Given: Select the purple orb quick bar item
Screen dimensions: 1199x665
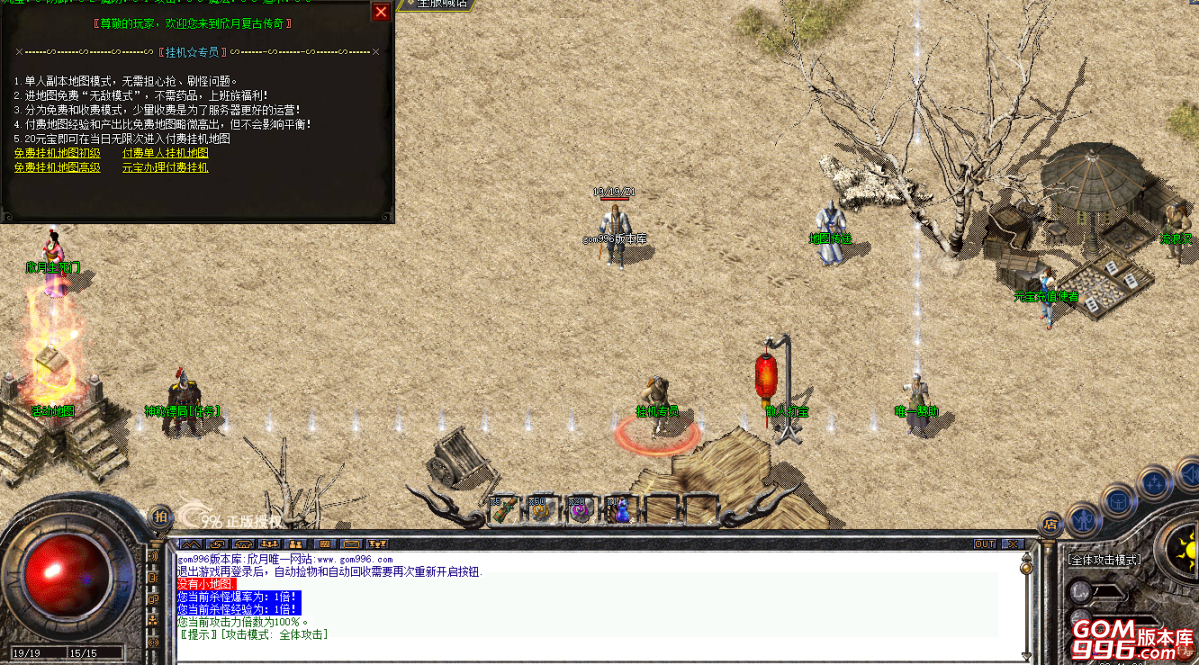Looking at the screenshot, I should [580, 511].
